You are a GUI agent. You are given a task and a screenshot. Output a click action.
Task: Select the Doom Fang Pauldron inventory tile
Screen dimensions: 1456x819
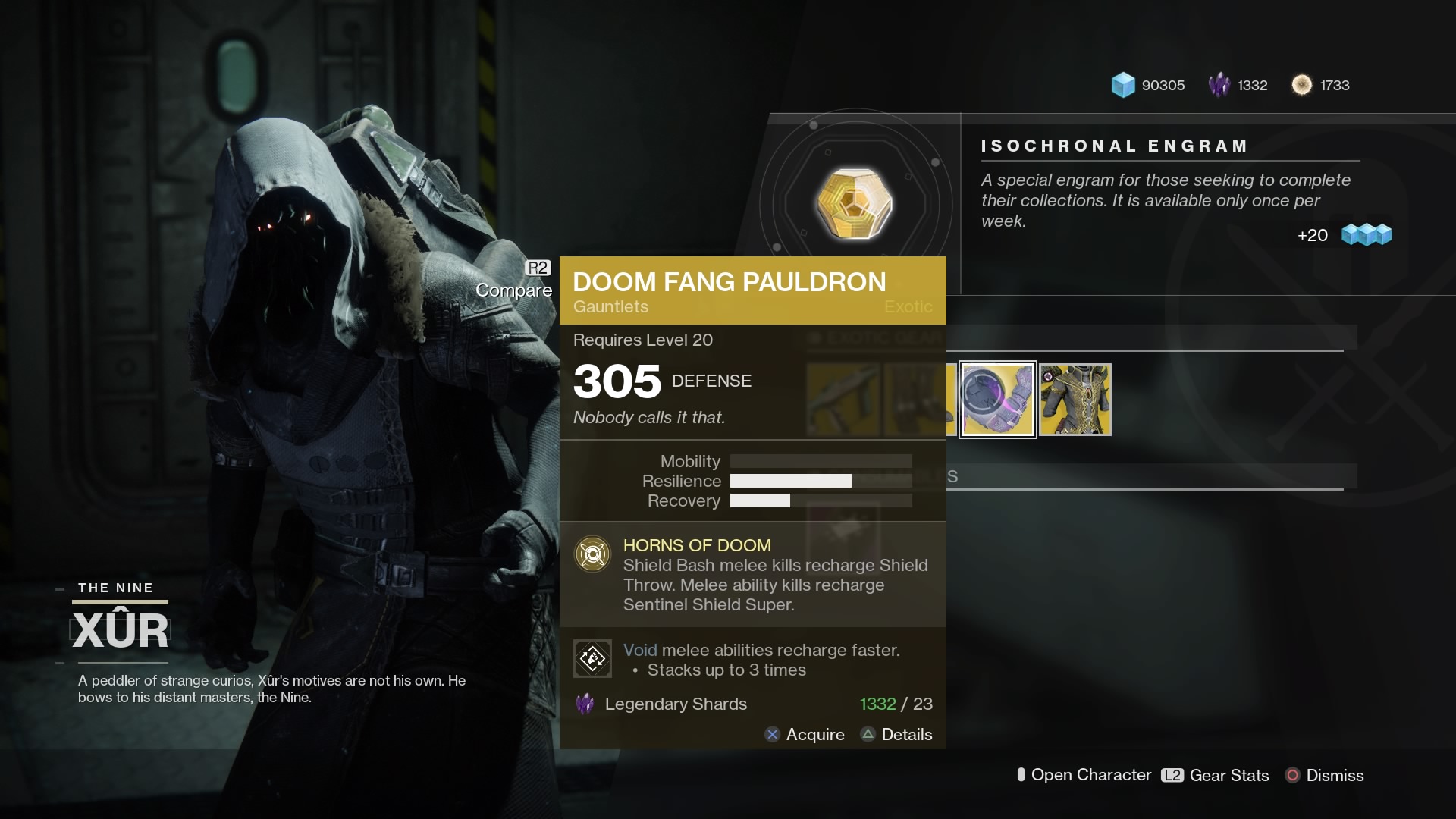(998, 400)
